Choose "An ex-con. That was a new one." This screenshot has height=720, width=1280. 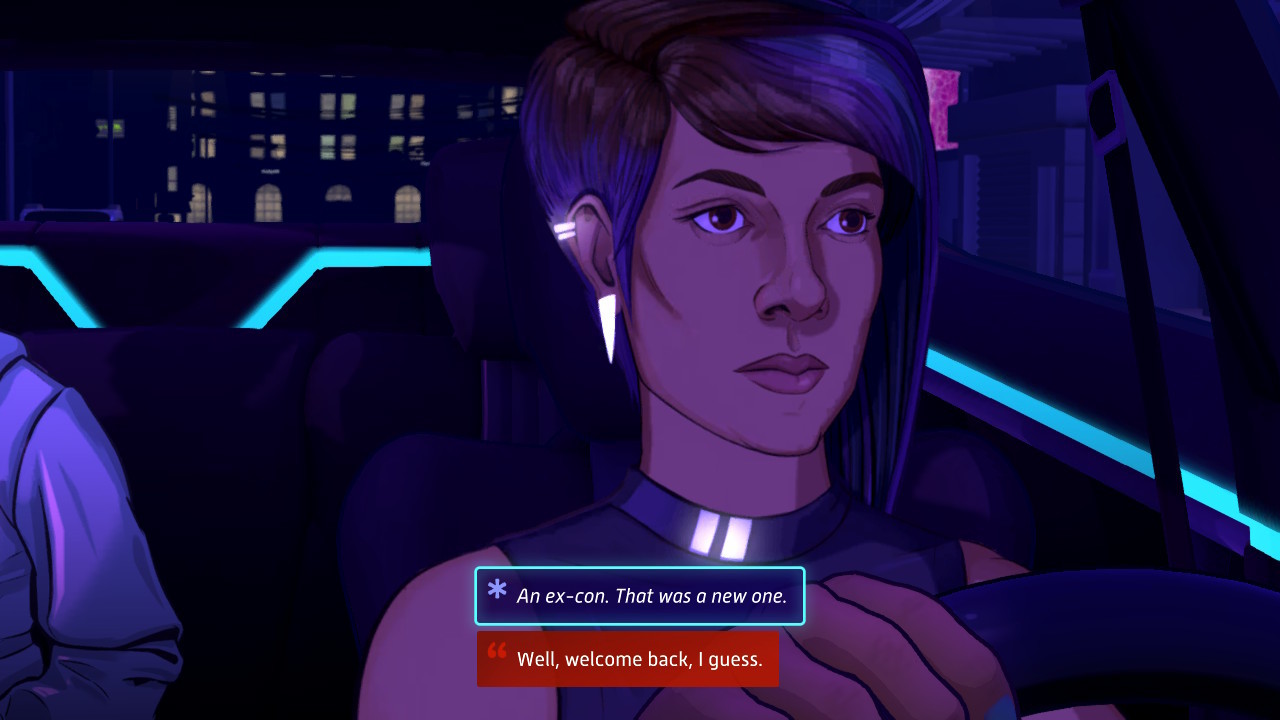[640, 596]
